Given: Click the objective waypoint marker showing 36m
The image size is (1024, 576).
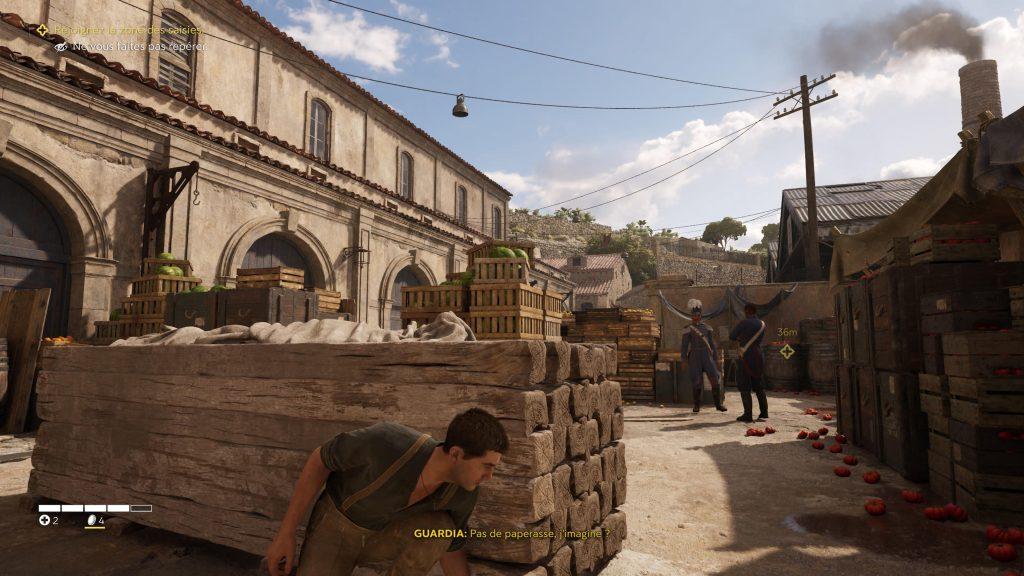Looking at the screenshot, I should 787,351.
